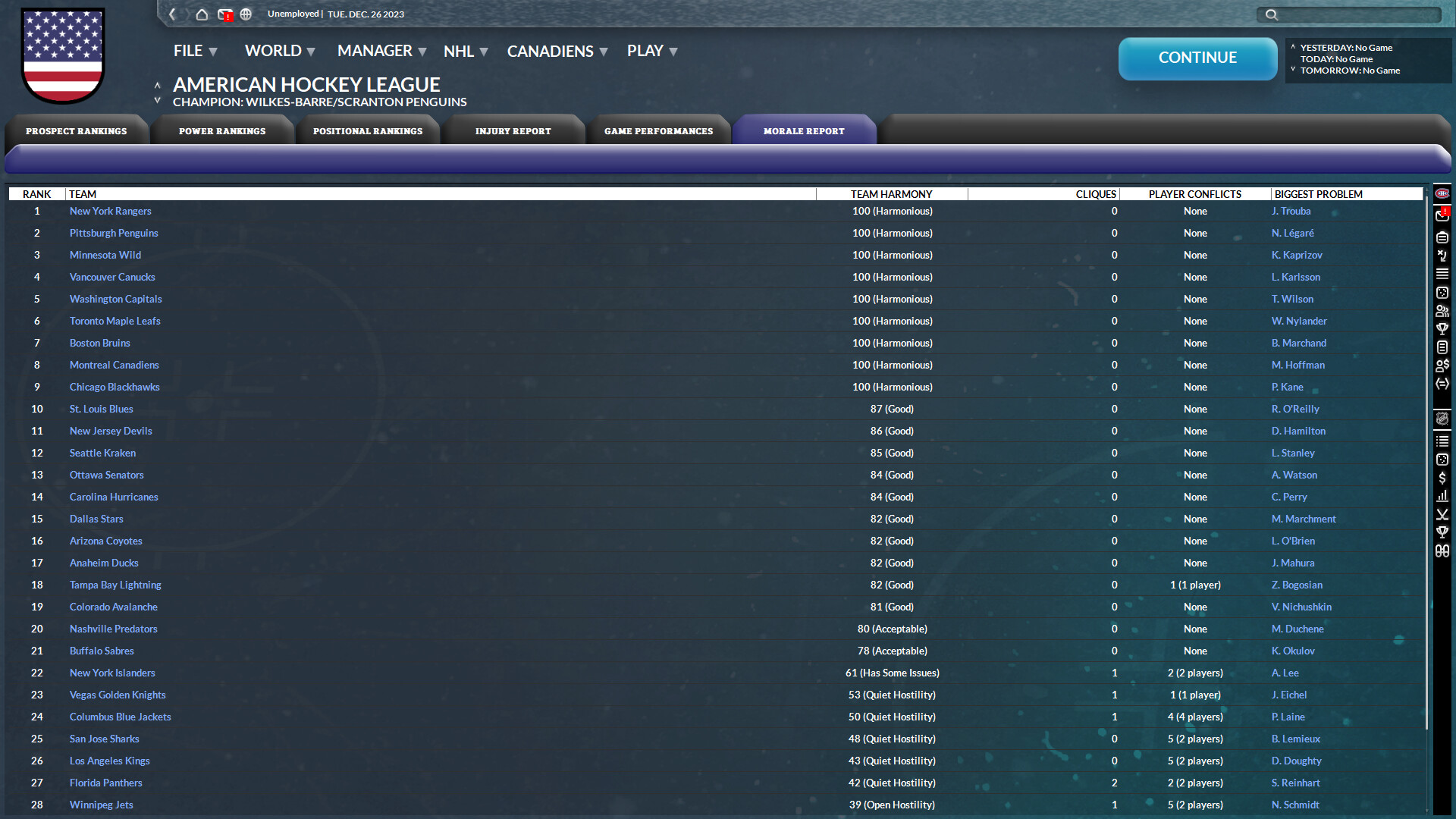Open the Prospect Rankings tab
The image size is (1456, 819).
tap(77, 130)
